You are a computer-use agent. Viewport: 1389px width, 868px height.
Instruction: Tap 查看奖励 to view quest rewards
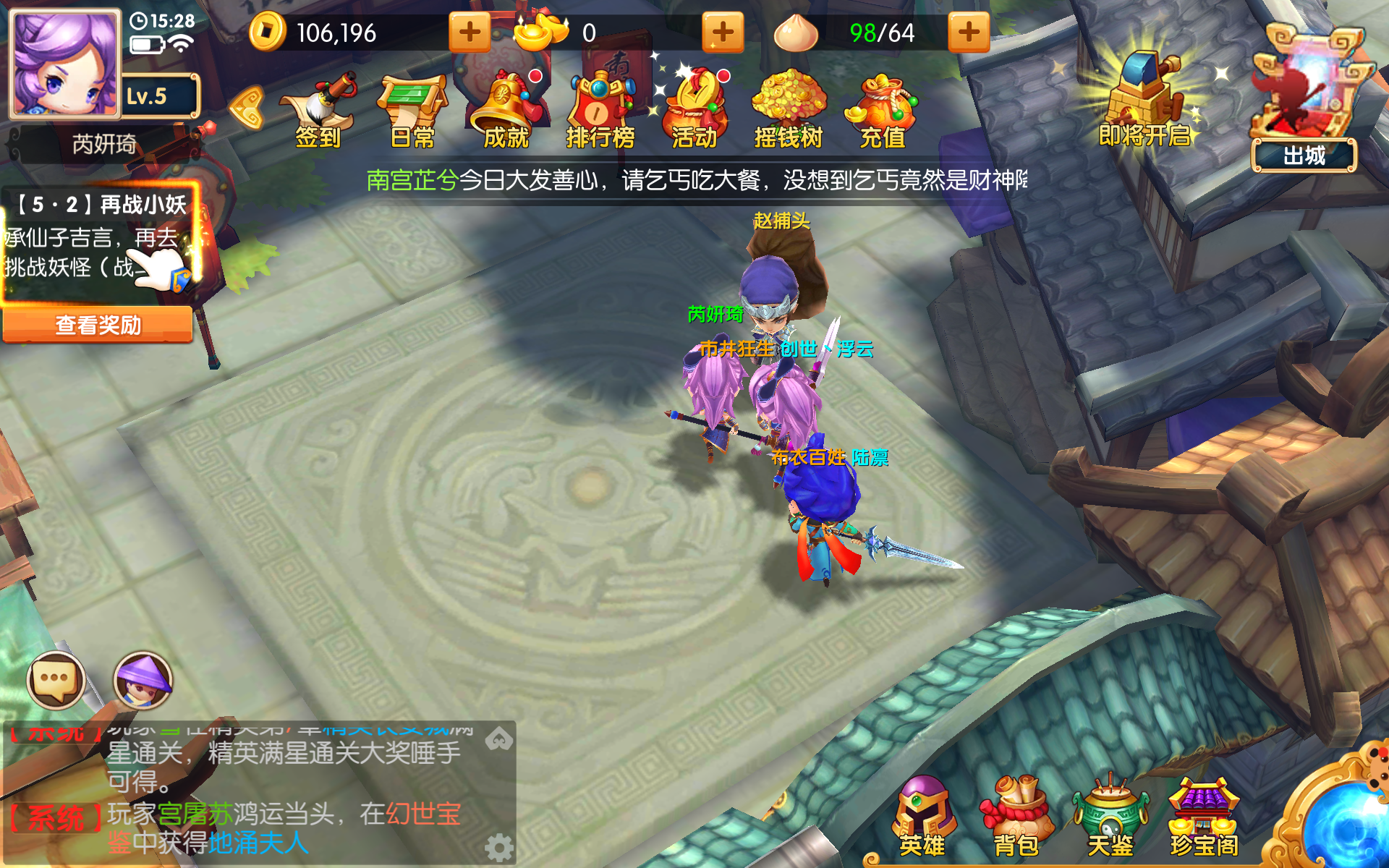click(98, 325)
